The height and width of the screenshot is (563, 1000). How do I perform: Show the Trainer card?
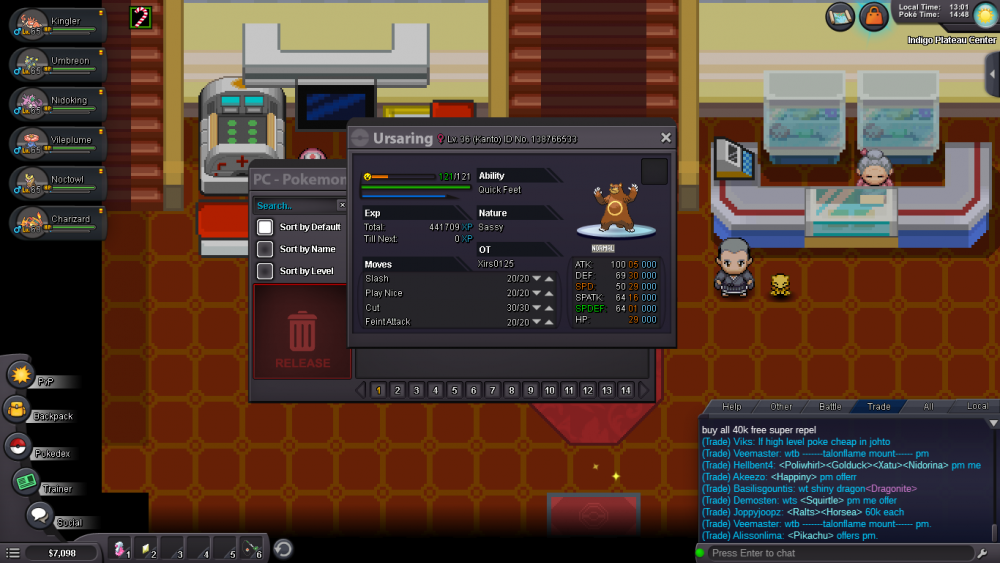click(26, 482)
